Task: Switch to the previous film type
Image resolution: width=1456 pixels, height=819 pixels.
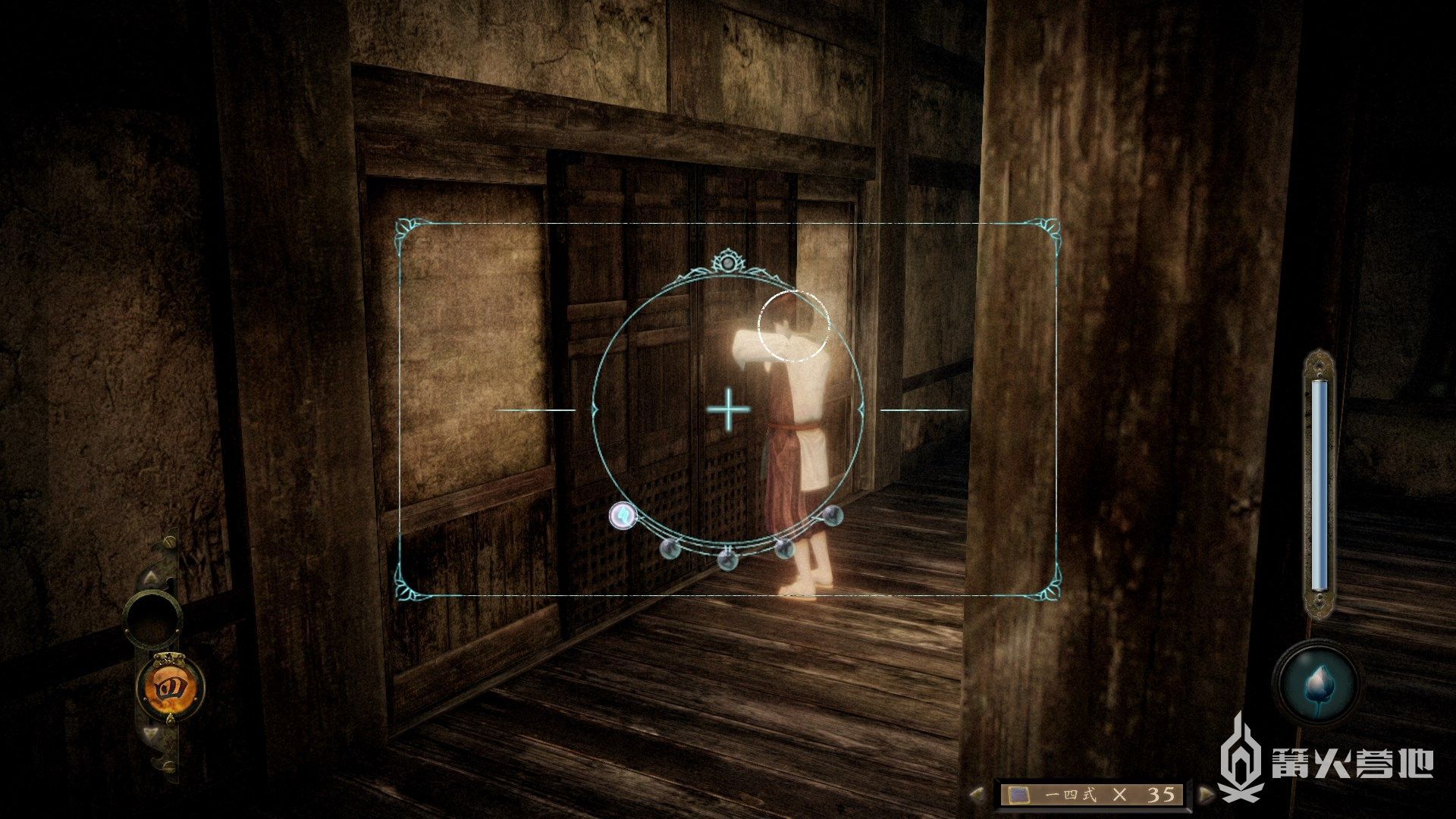Action: [978, 794]
